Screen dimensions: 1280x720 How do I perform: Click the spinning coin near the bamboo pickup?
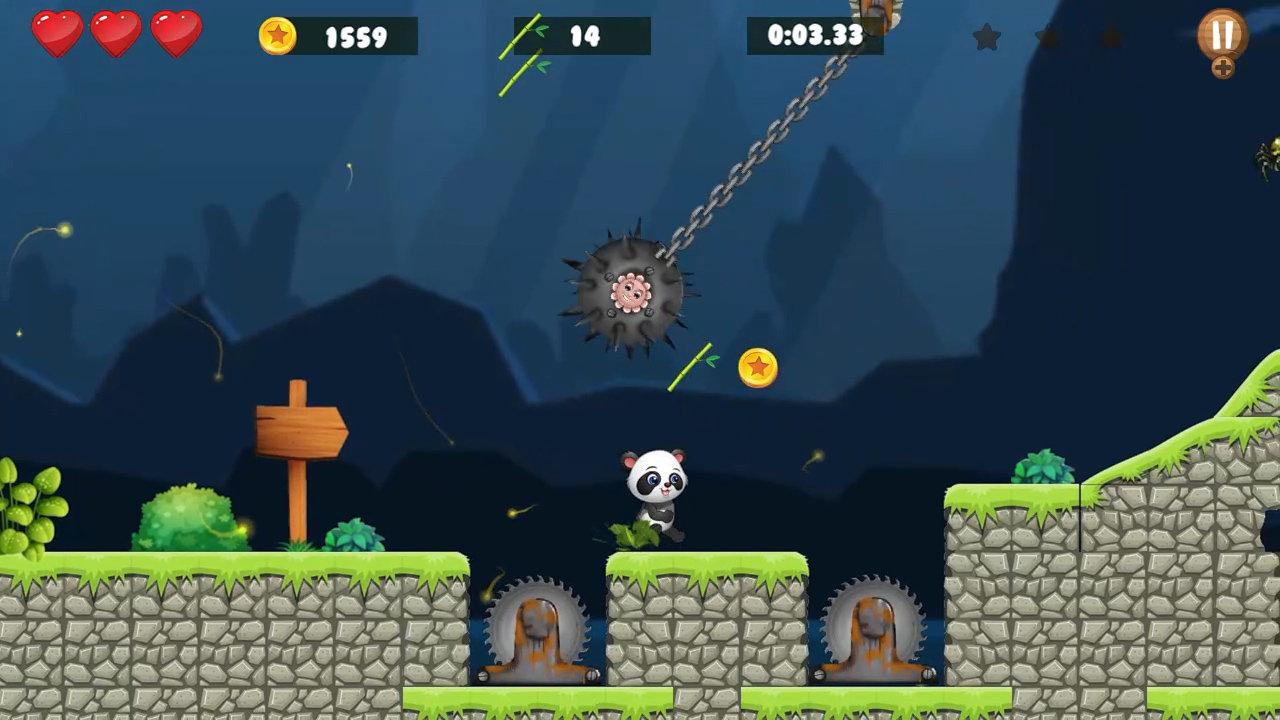[x=757, y=368]
